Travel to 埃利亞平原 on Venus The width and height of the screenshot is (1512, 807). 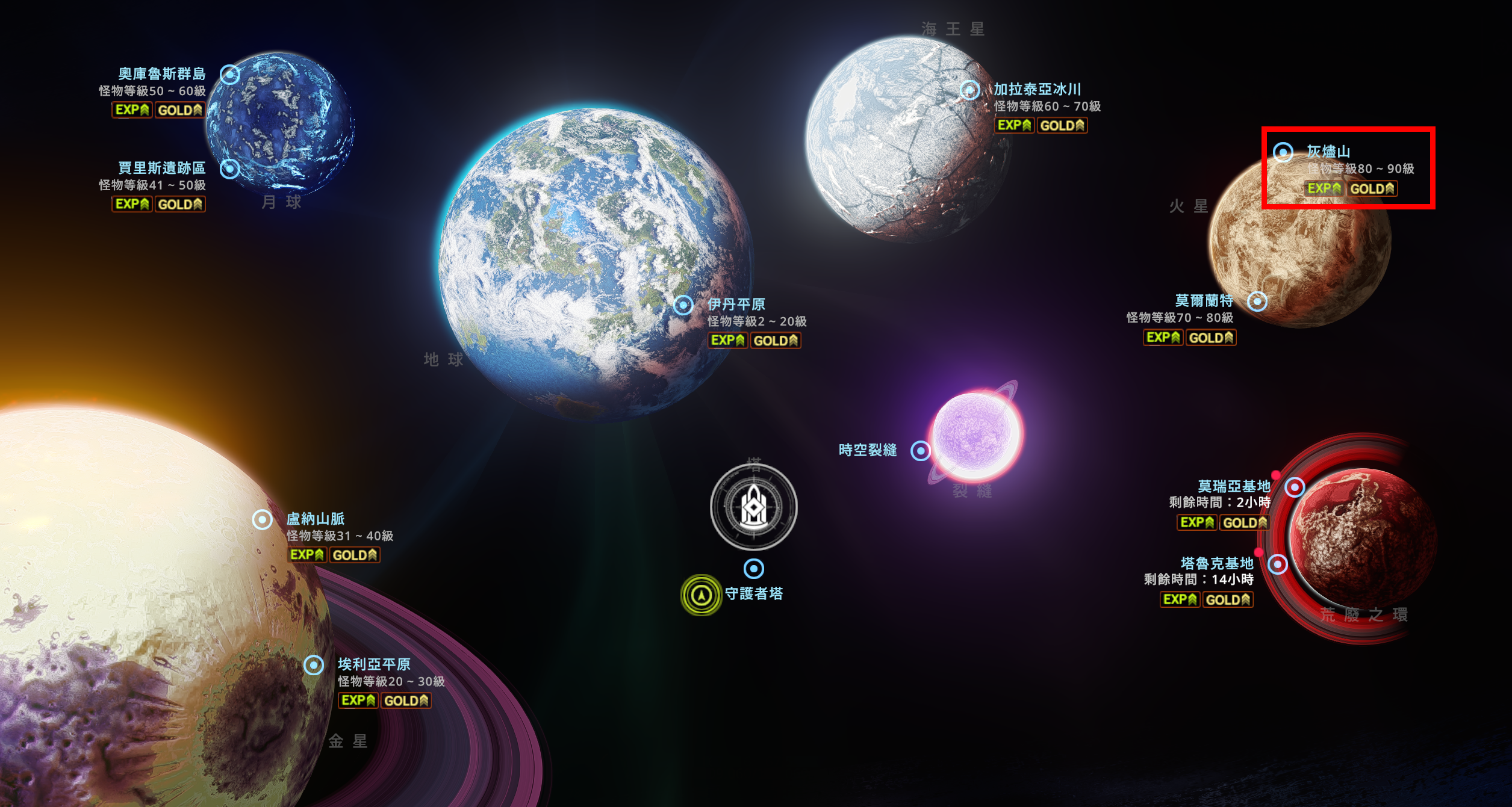[314, 665]
